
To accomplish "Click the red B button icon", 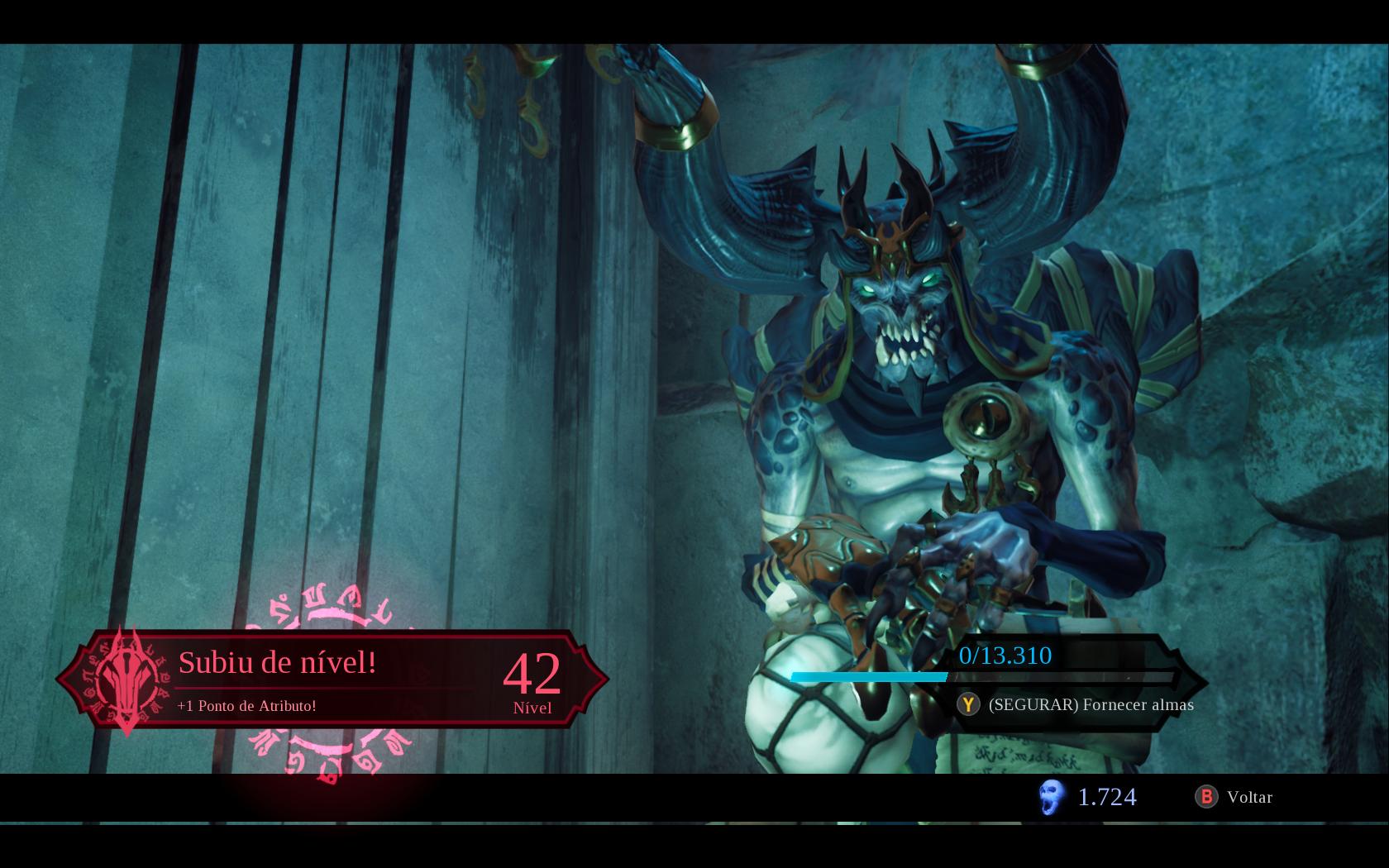I will pyautogui.click(x=1207, y=797).
